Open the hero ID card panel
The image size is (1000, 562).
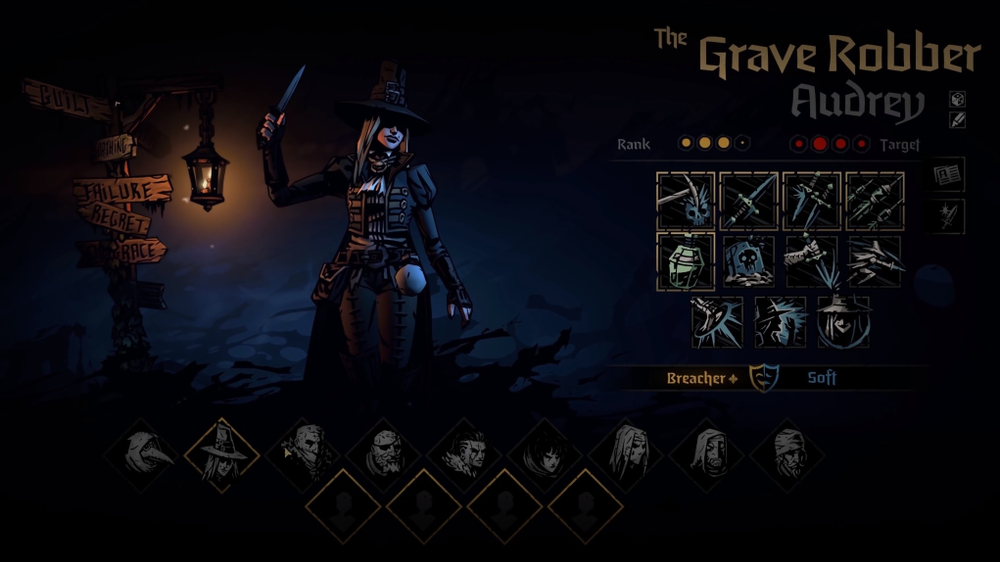pos(947,175)
